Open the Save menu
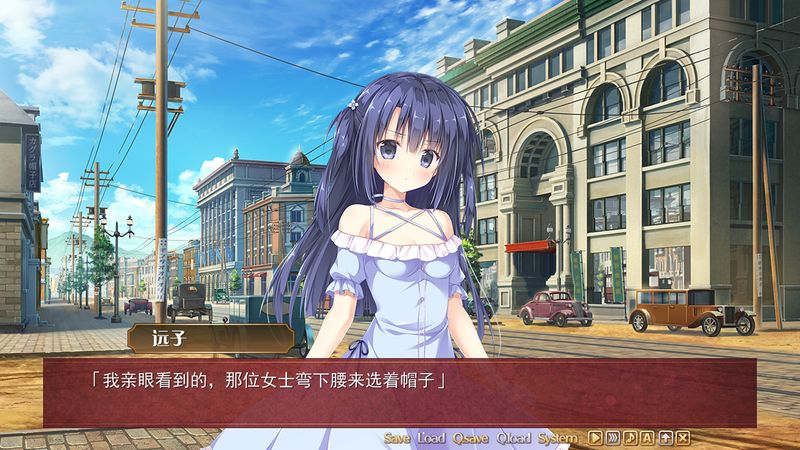Image resolution: width=800 pixels, height=450 pixels. point(397,438)
